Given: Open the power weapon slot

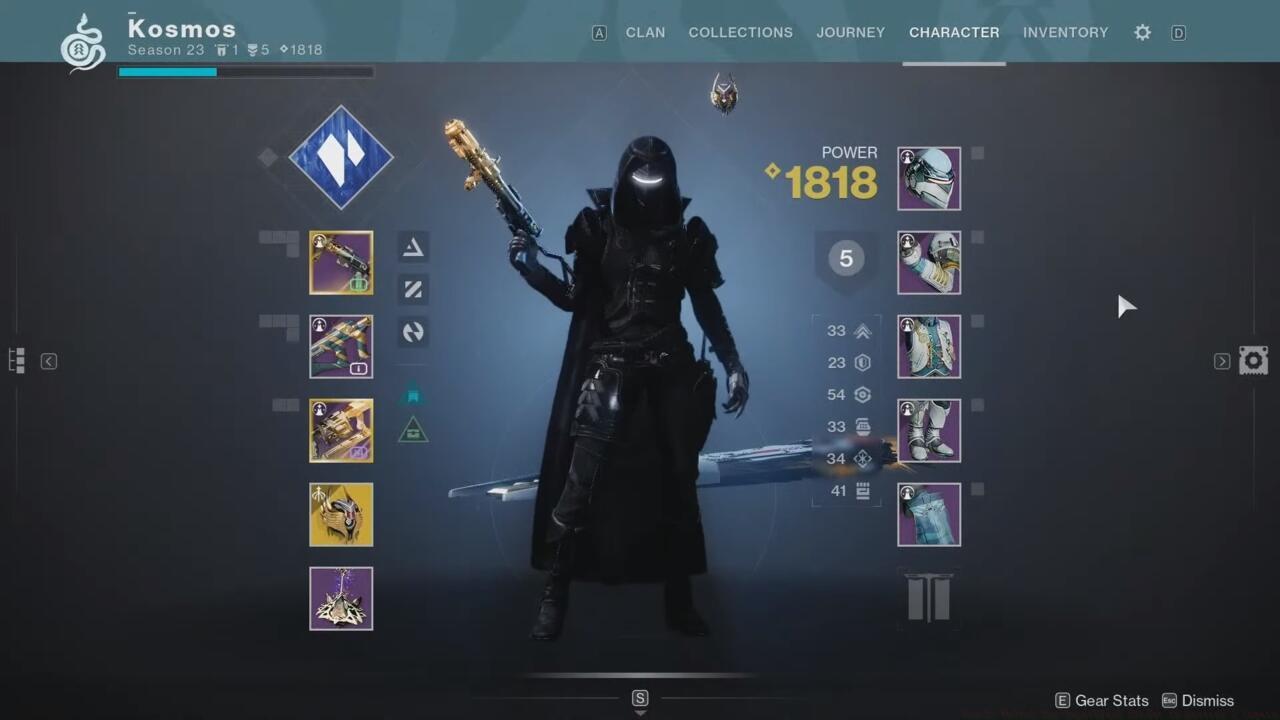Looking at the screenshot, I should pos(341,430).
